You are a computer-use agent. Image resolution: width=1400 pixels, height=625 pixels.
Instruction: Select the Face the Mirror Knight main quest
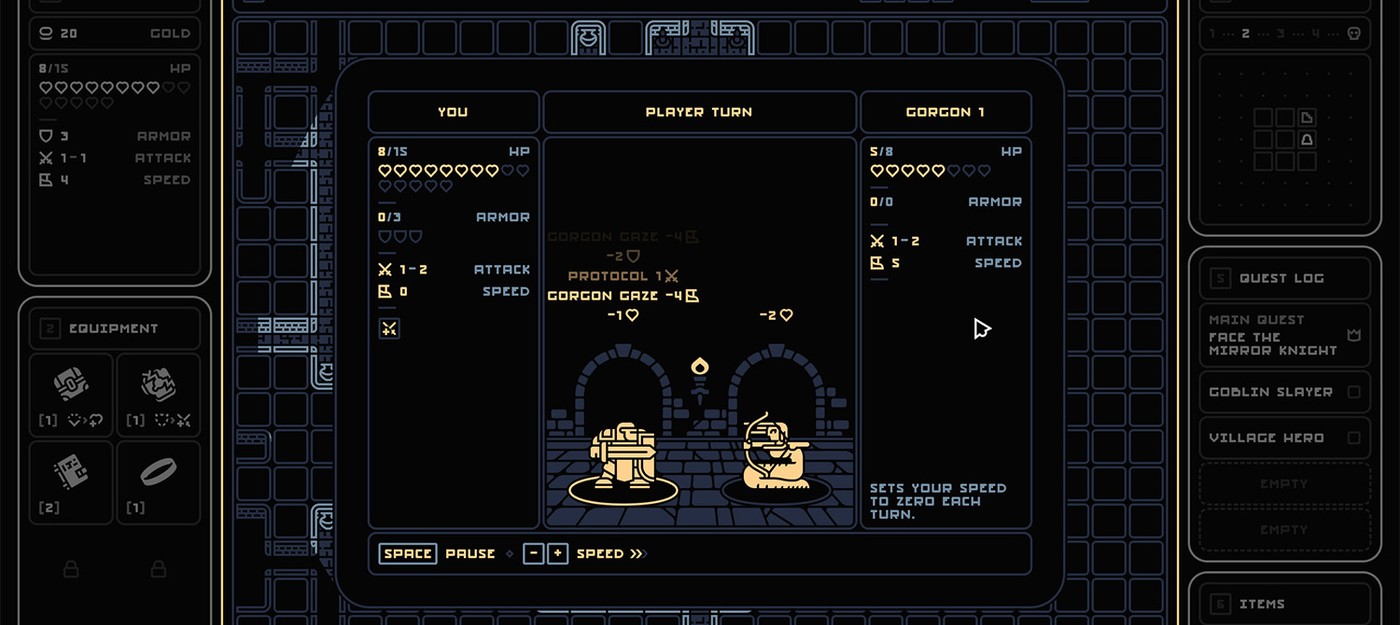coord(1283,335)
